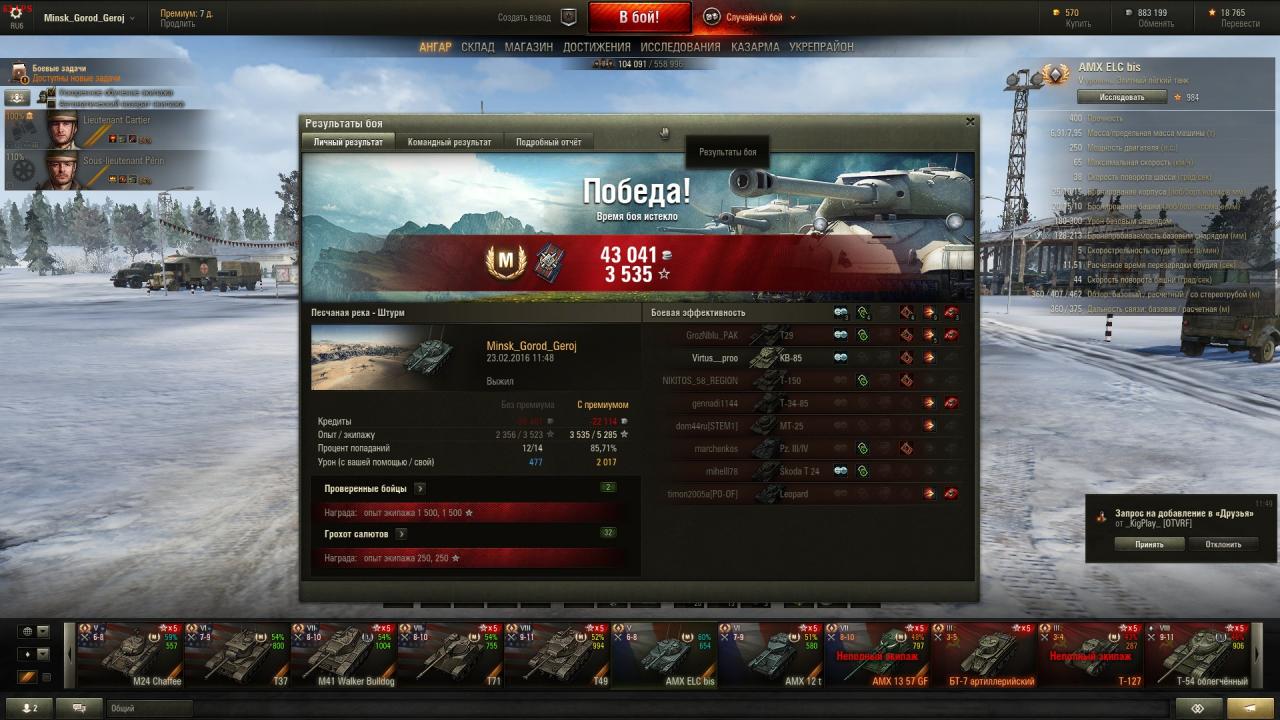The height and width of the screenshot is (720, 1280).
Task: Open the ДОСТИЖЕНИЯ menu
Action: click(x=596, y=47)
